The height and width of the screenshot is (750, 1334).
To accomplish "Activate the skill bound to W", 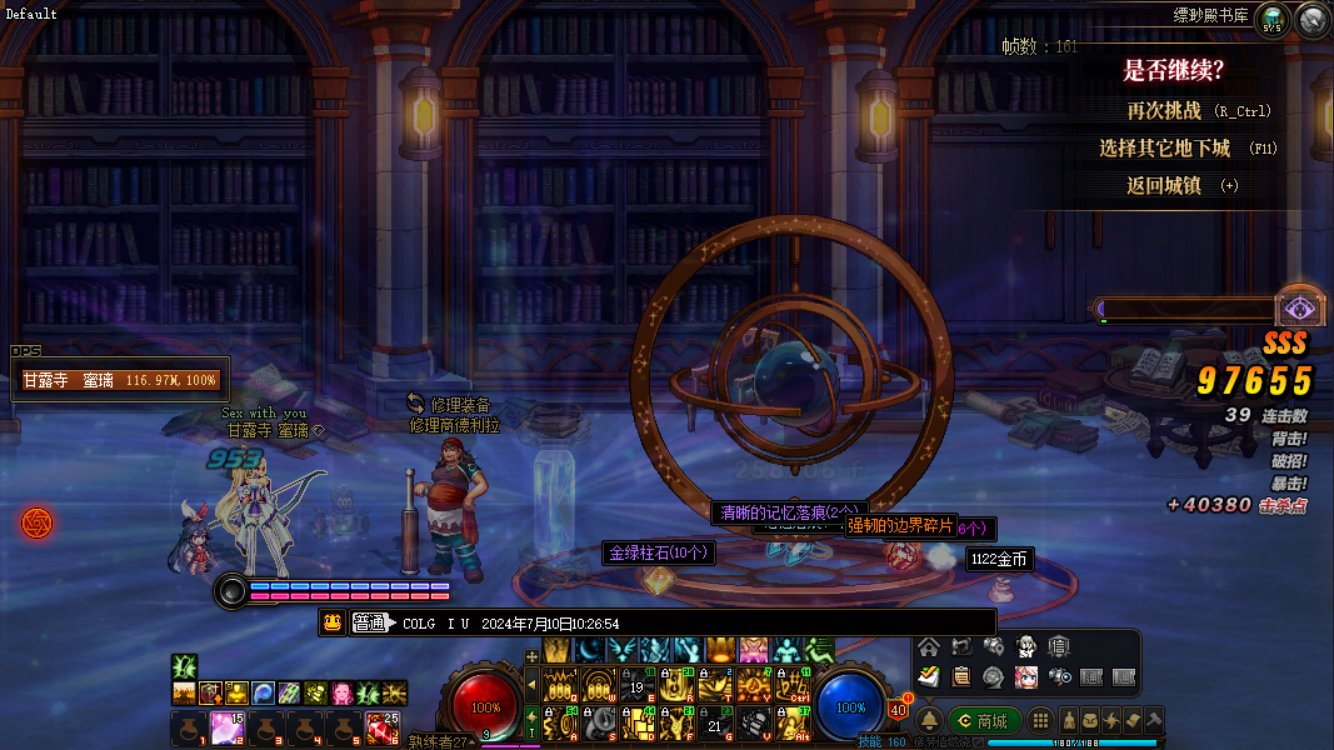I will [x=599, y=685].
